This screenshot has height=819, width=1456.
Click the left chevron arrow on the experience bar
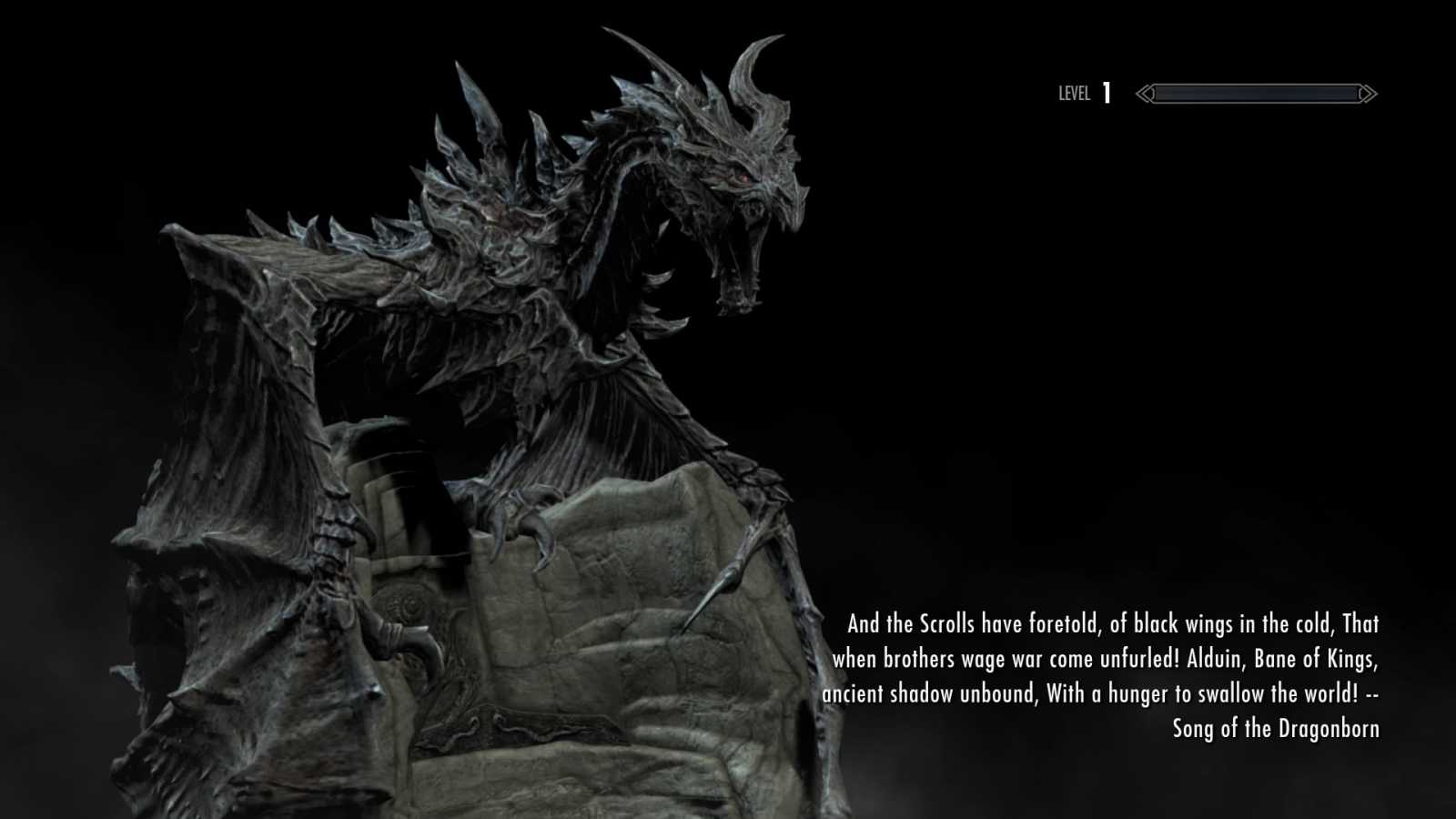1145,93
